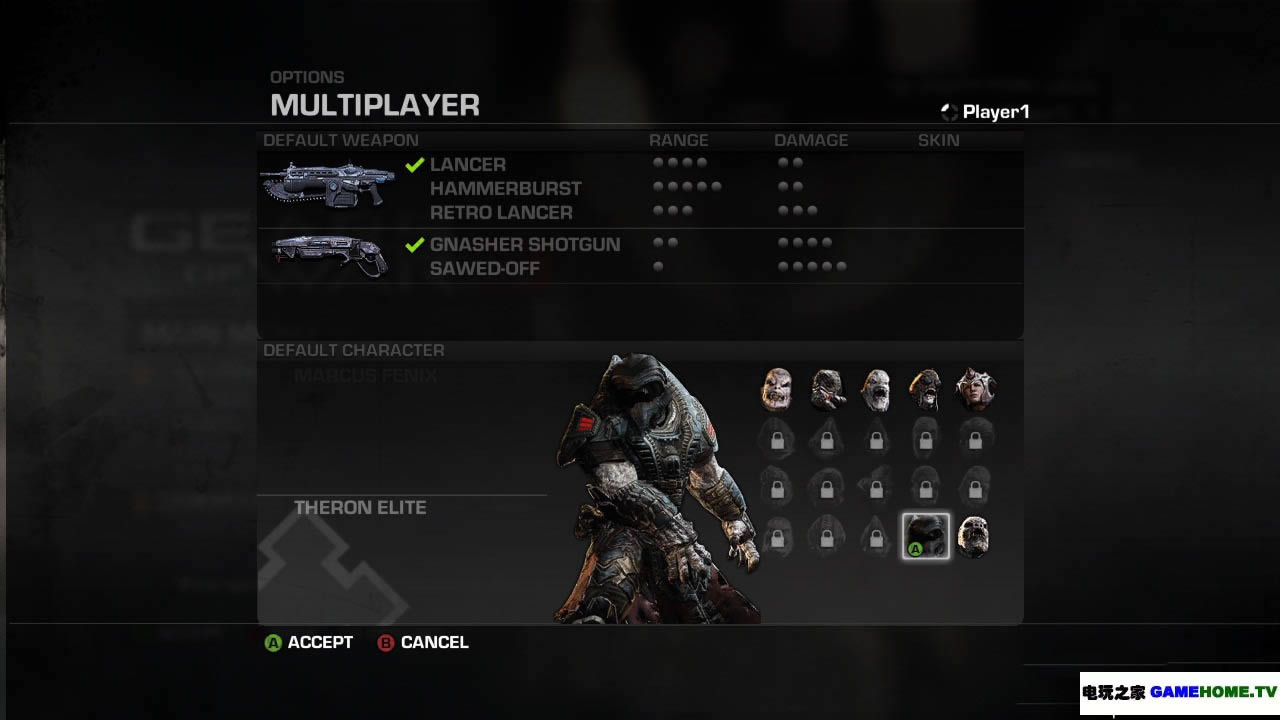This screenshot has width=1280, height=720.
Task: Select the skull-faced portrait at bottom right
Action: [x=973, y=536]
